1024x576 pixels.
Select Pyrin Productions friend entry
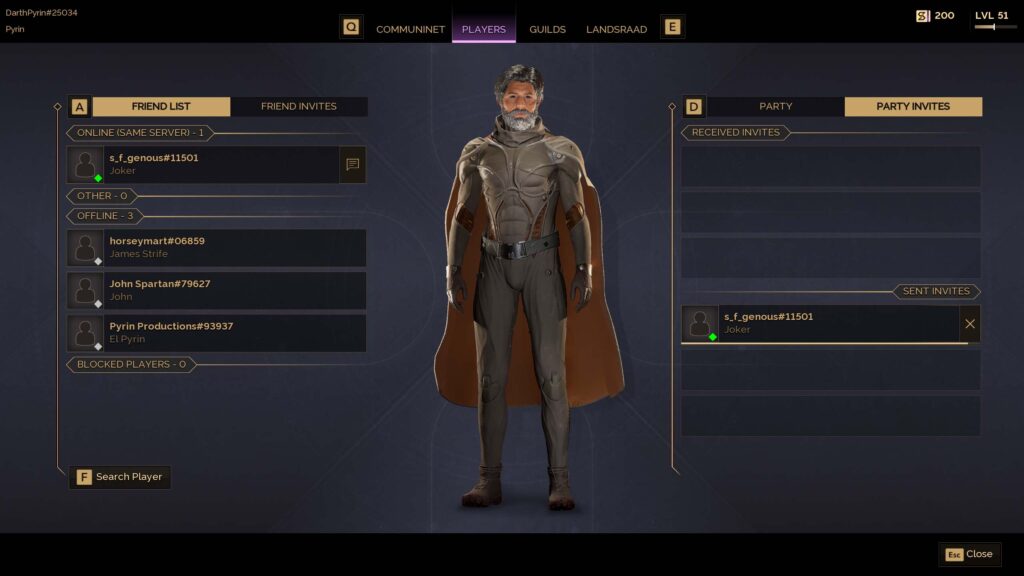[x=220, y=333]
